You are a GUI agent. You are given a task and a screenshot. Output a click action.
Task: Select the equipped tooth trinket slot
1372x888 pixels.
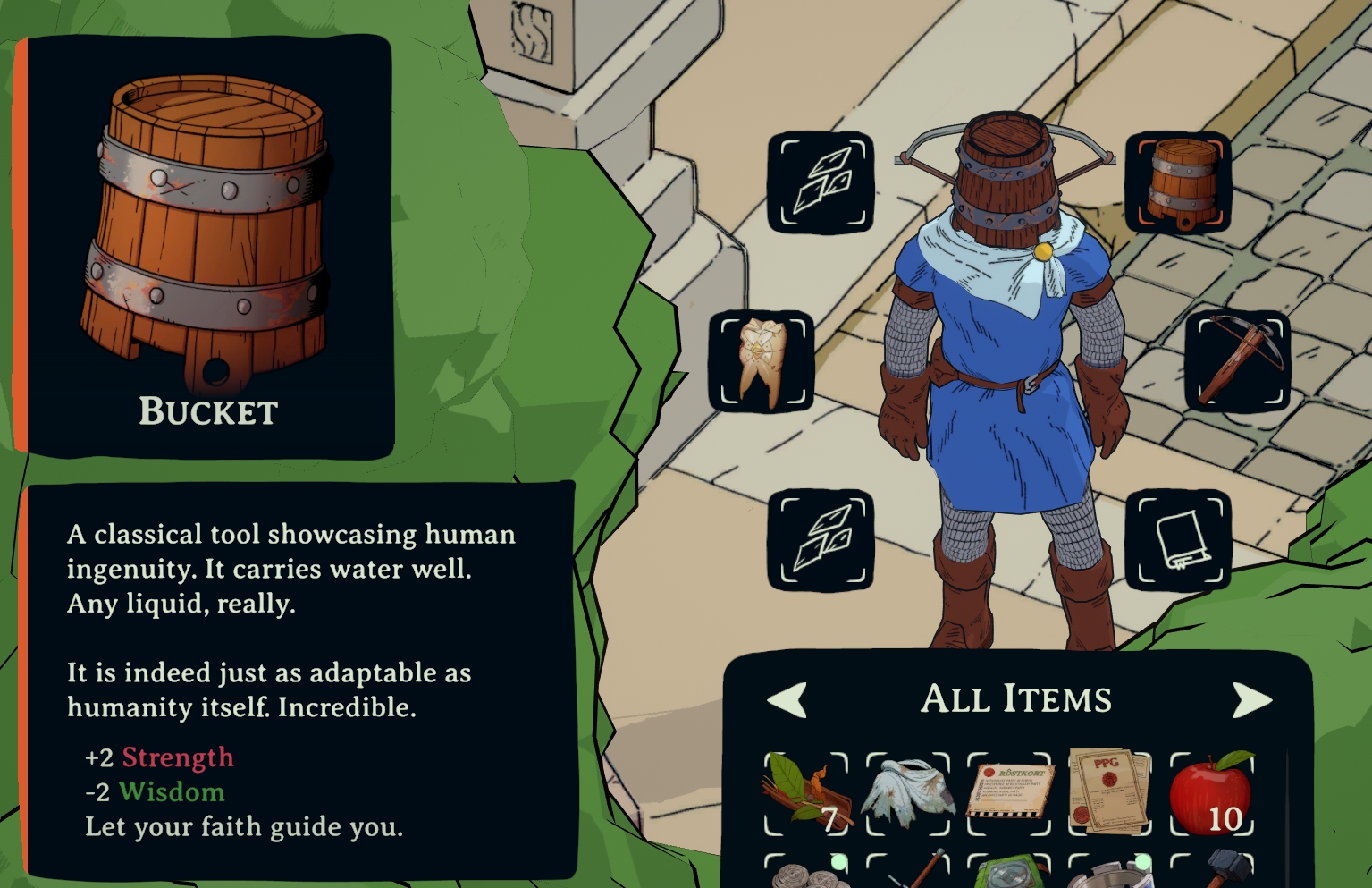point(762,360)
